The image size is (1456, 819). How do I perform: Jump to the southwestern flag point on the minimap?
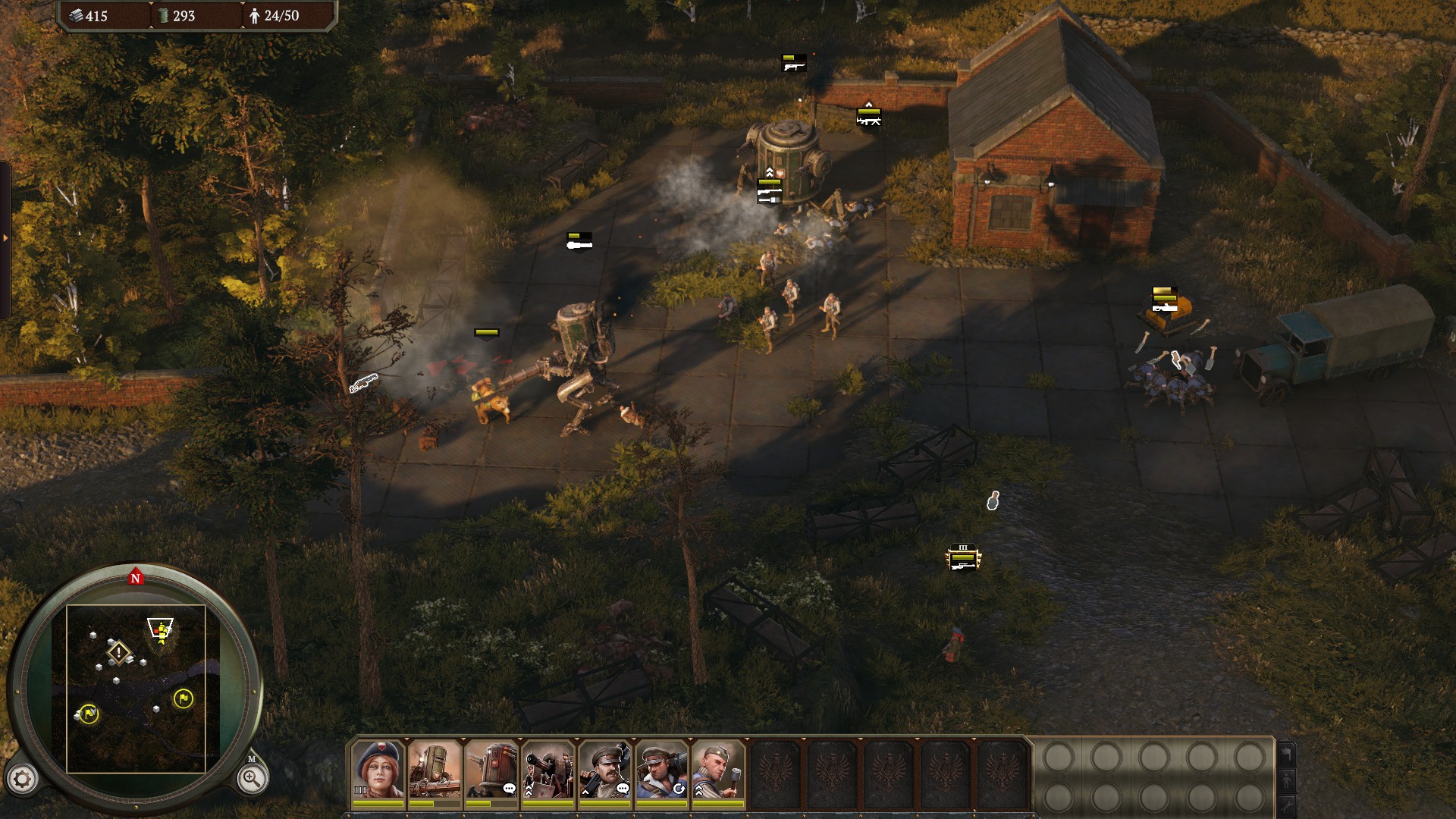(89, 714)
